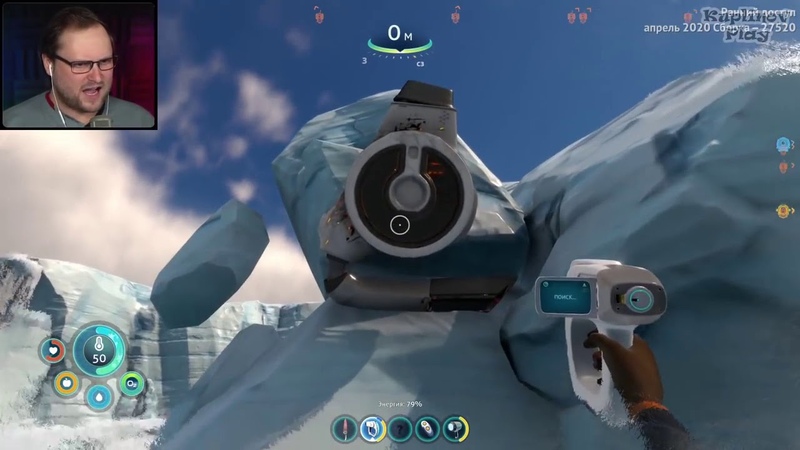Equip the flashlight from the hotbar

(456, 428)
